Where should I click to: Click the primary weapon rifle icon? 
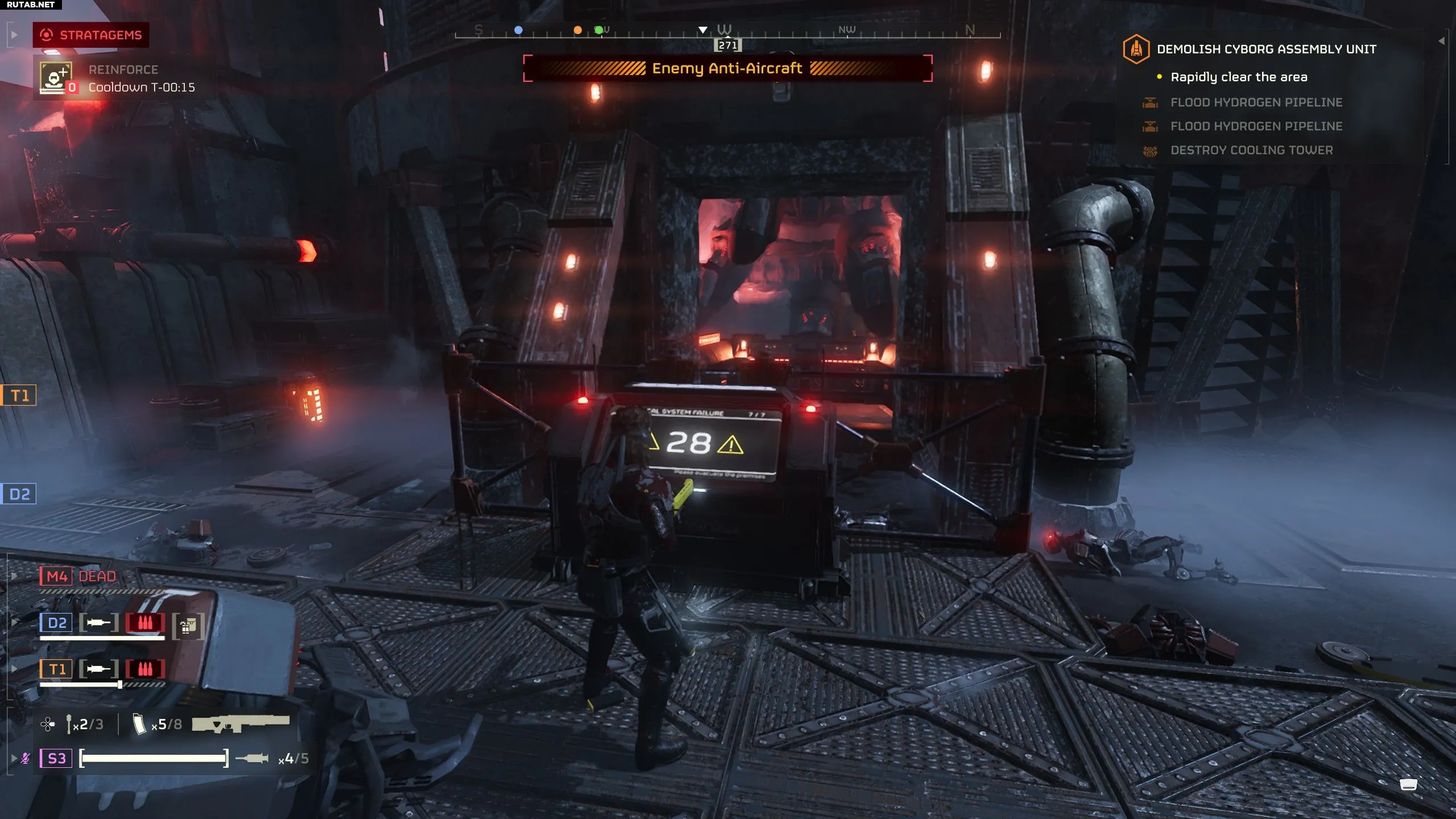click(241, 723)
